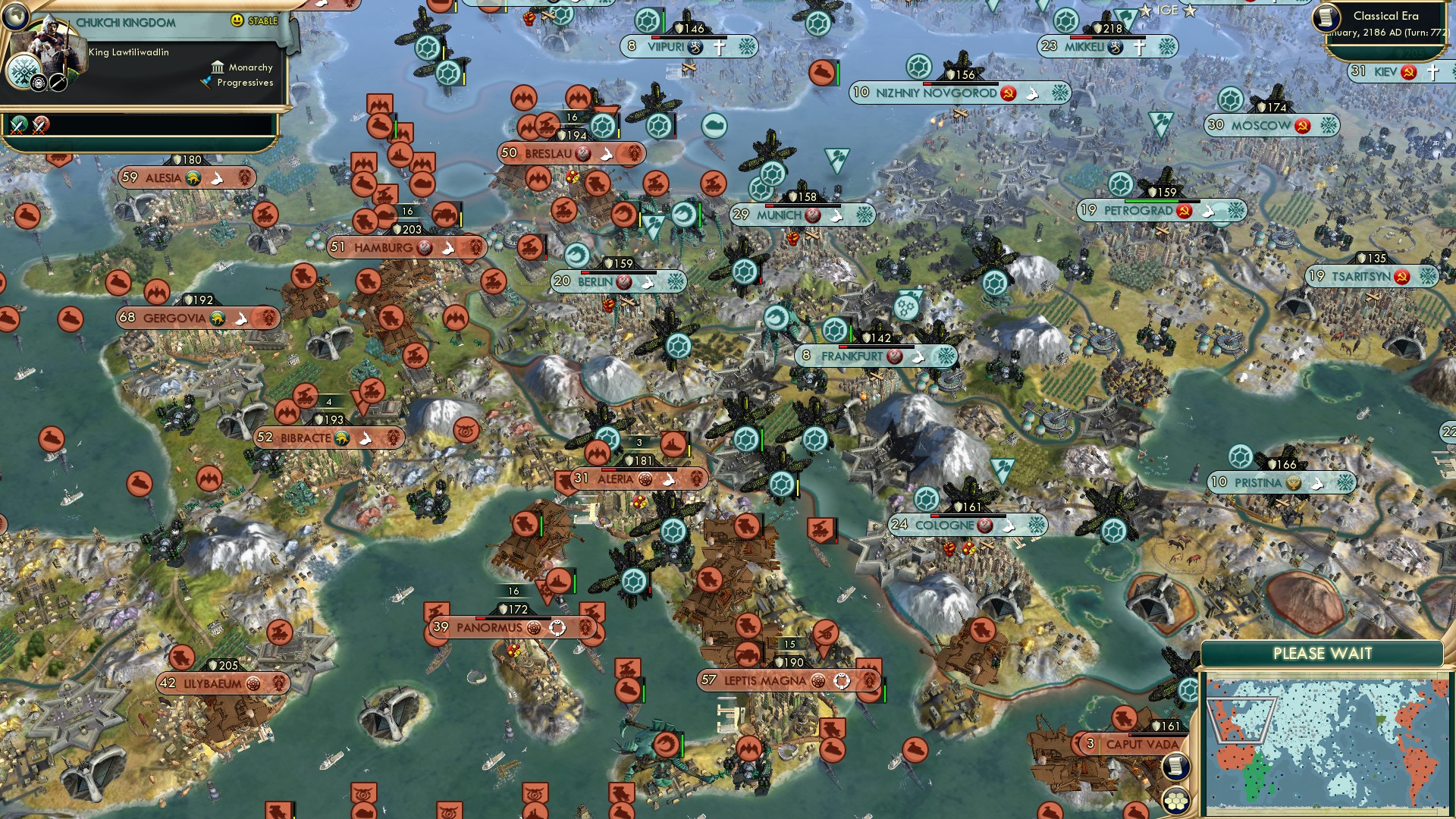Click the STABLE happiness smiley face
The height and width of the screenshot is (819, 1456).
(236, 20)
